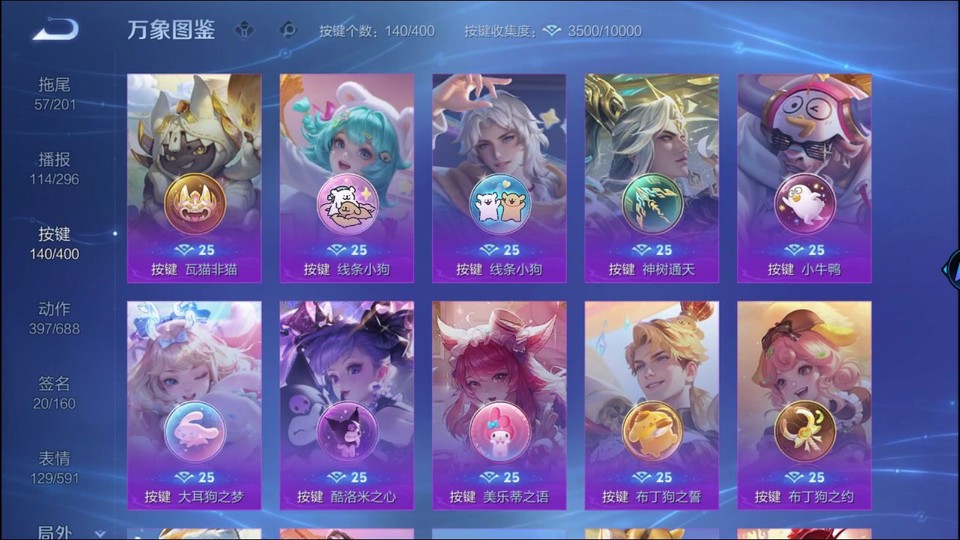Open the 布丁狗之约 button skin card
This screenshot has height=540, width=960.
point(804,405)
